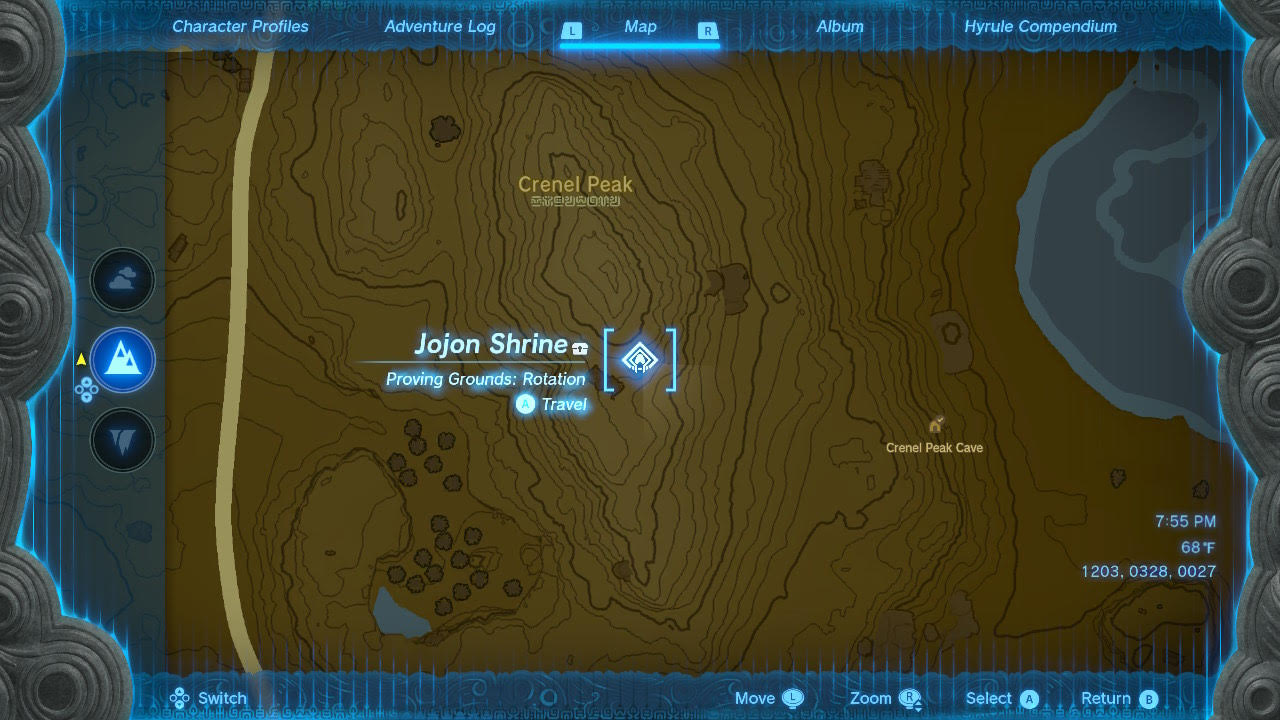Open the Adventure Log

click(x=440, y=26)
